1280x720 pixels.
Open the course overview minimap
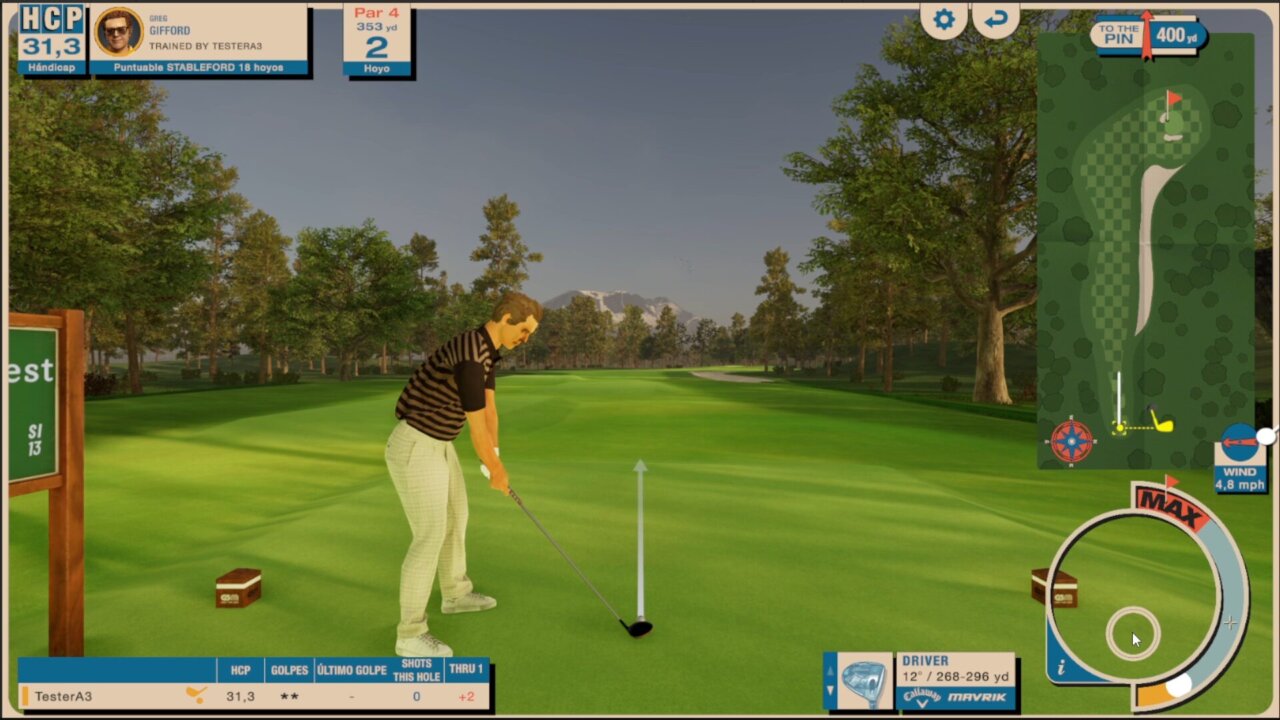[x=1145, y=250]
